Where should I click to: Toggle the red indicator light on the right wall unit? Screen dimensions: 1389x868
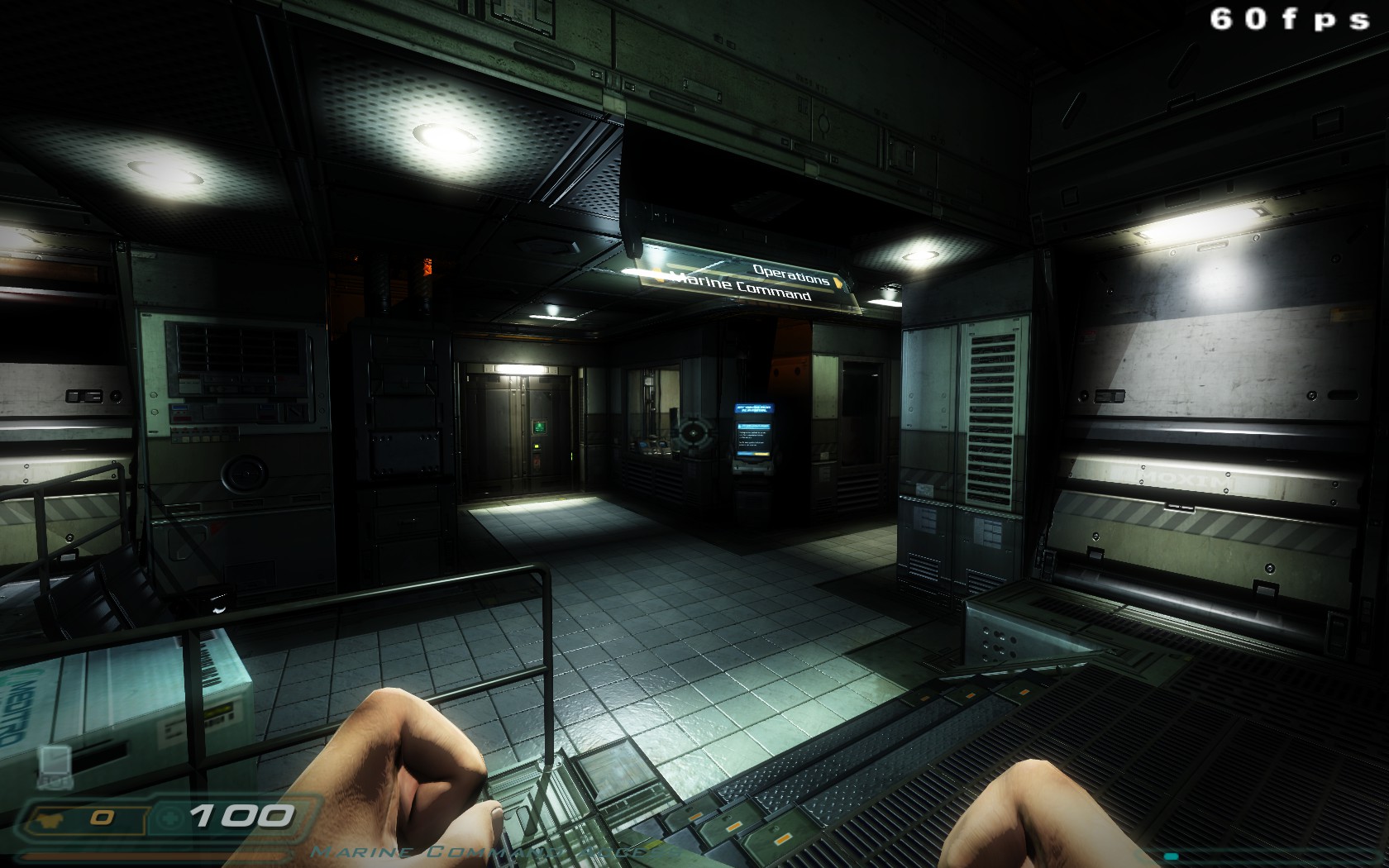(x=1090, y=333)
